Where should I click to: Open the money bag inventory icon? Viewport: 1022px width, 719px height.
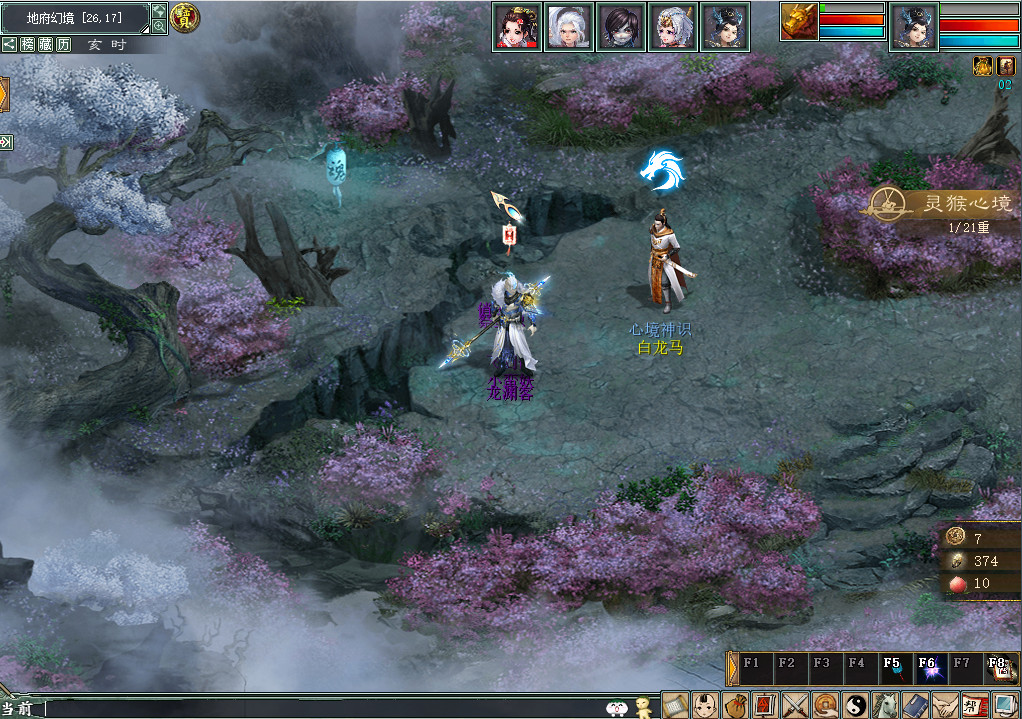[737, 704]
